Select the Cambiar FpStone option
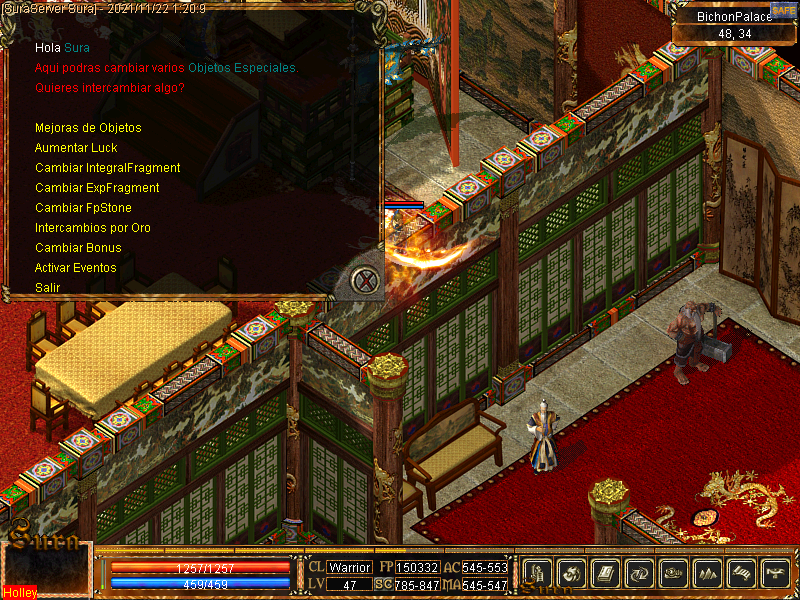The height and width of the screenshot is (600, 800). (x=83, y=208)
